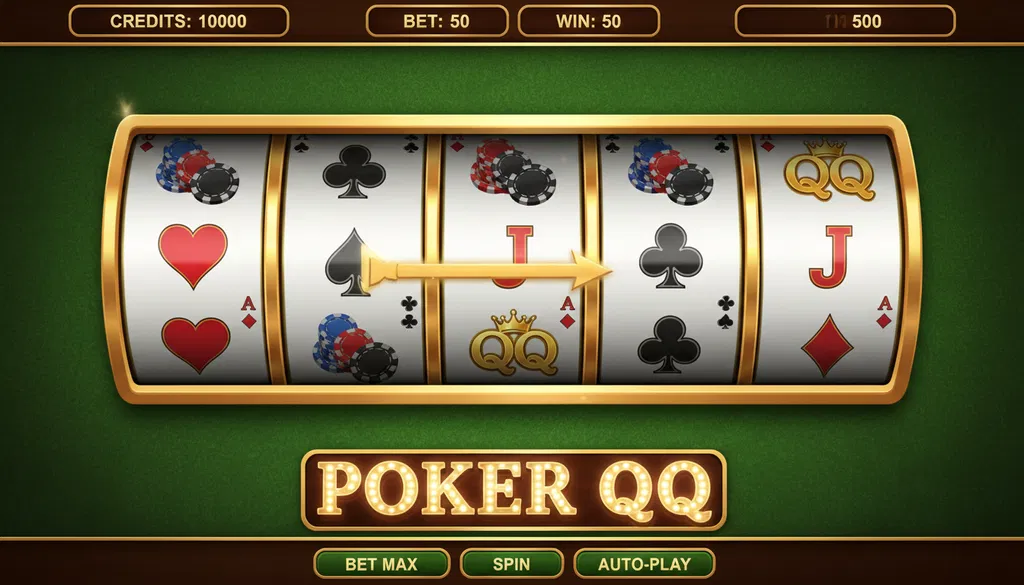The width and height of the screenshot is (1024, 585).
Task: Activate the AUTO-PLAY button
Action: 644,563
